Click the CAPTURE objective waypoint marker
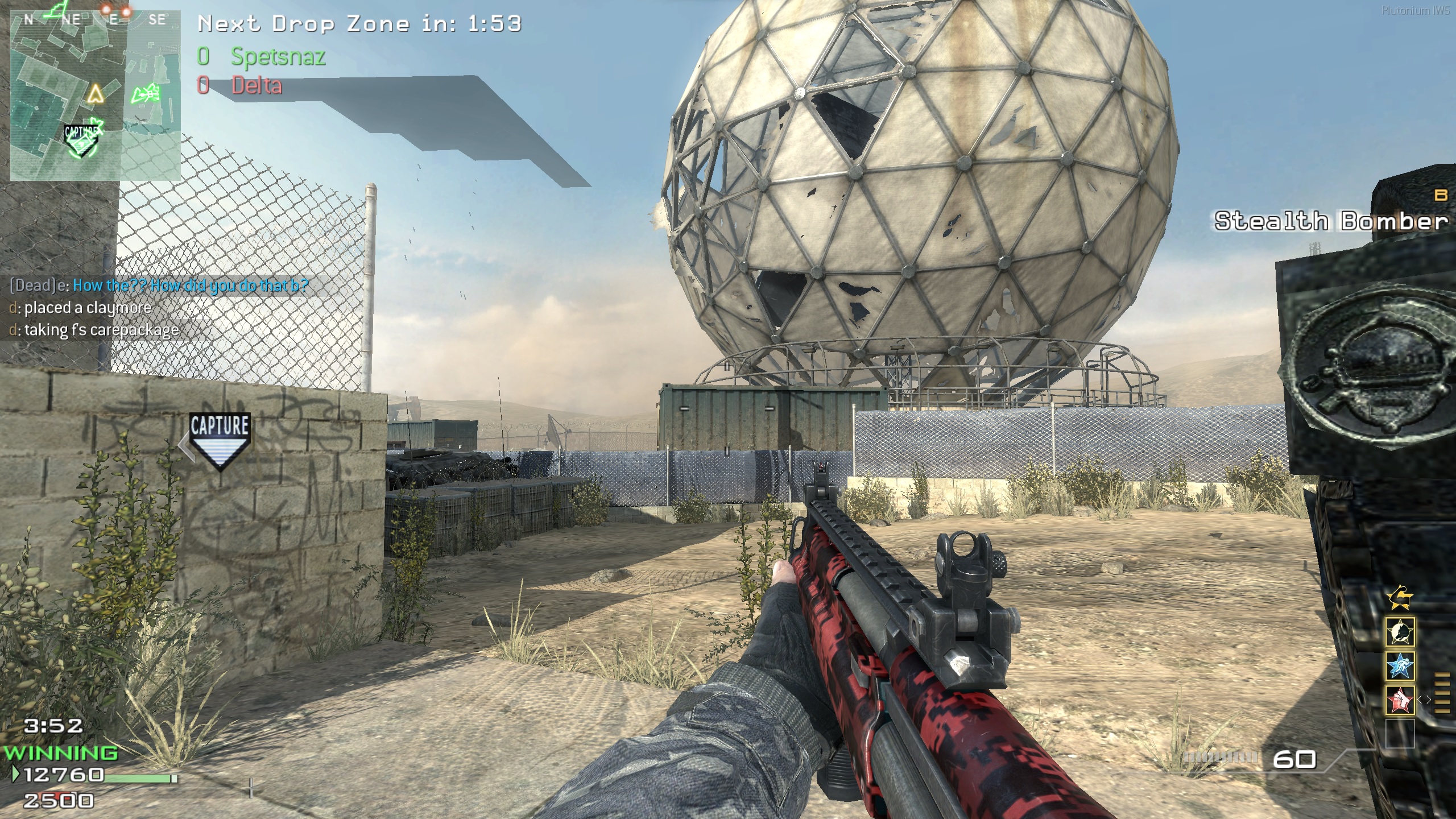 (x=220, y=439)
